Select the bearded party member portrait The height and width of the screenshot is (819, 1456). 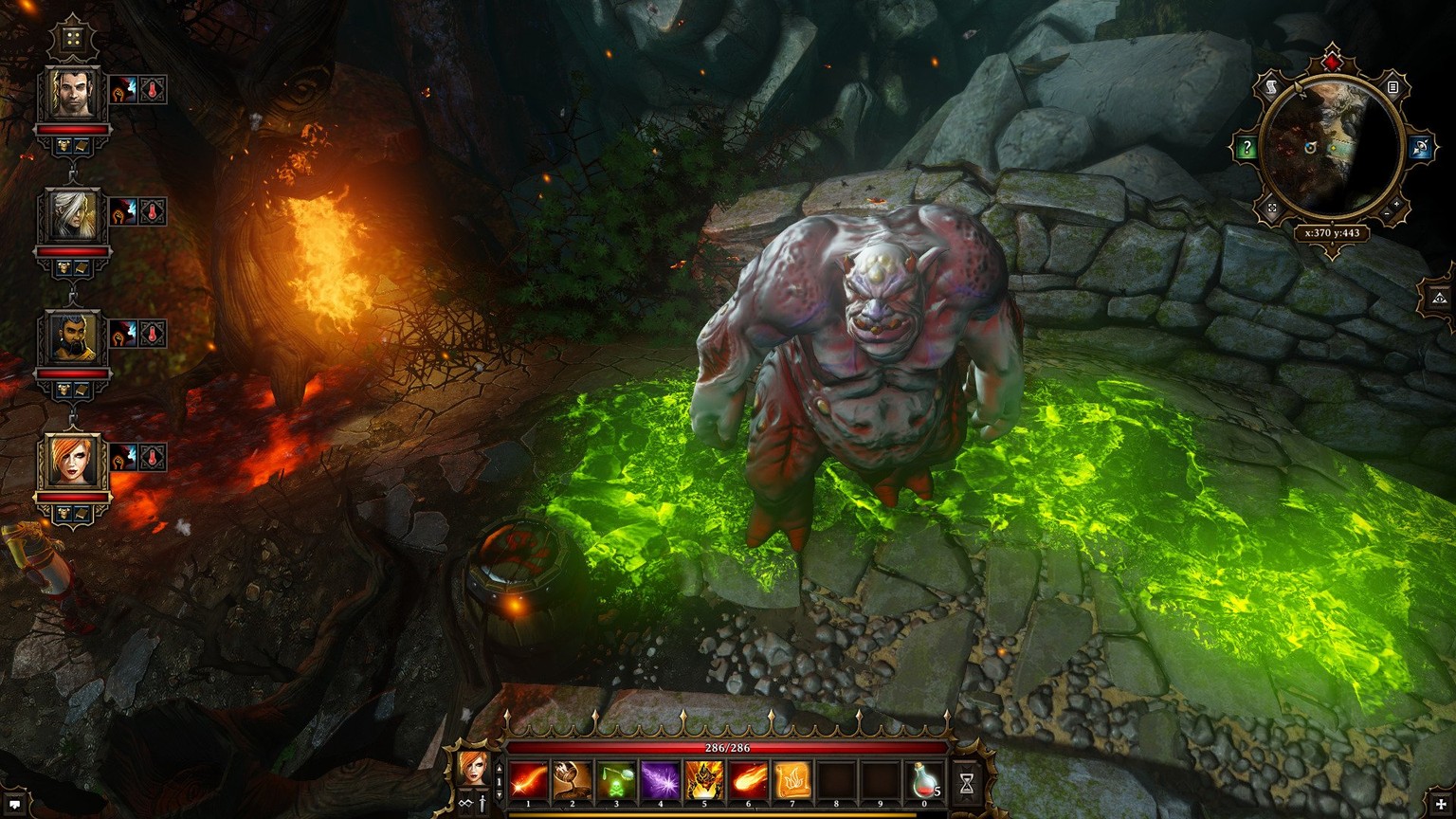point(73,337)
